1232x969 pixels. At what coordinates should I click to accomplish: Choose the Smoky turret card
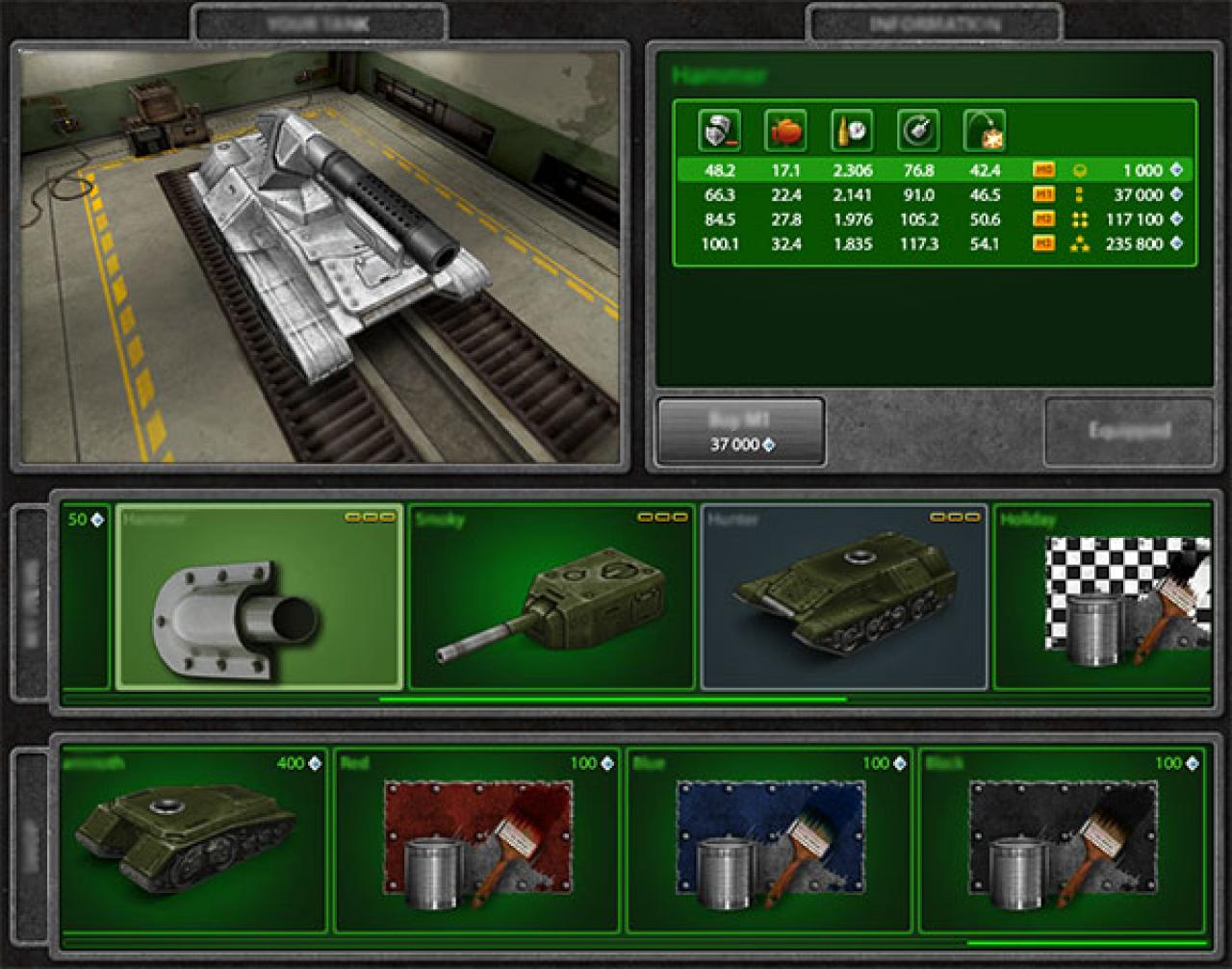click(x=551, y=597)
